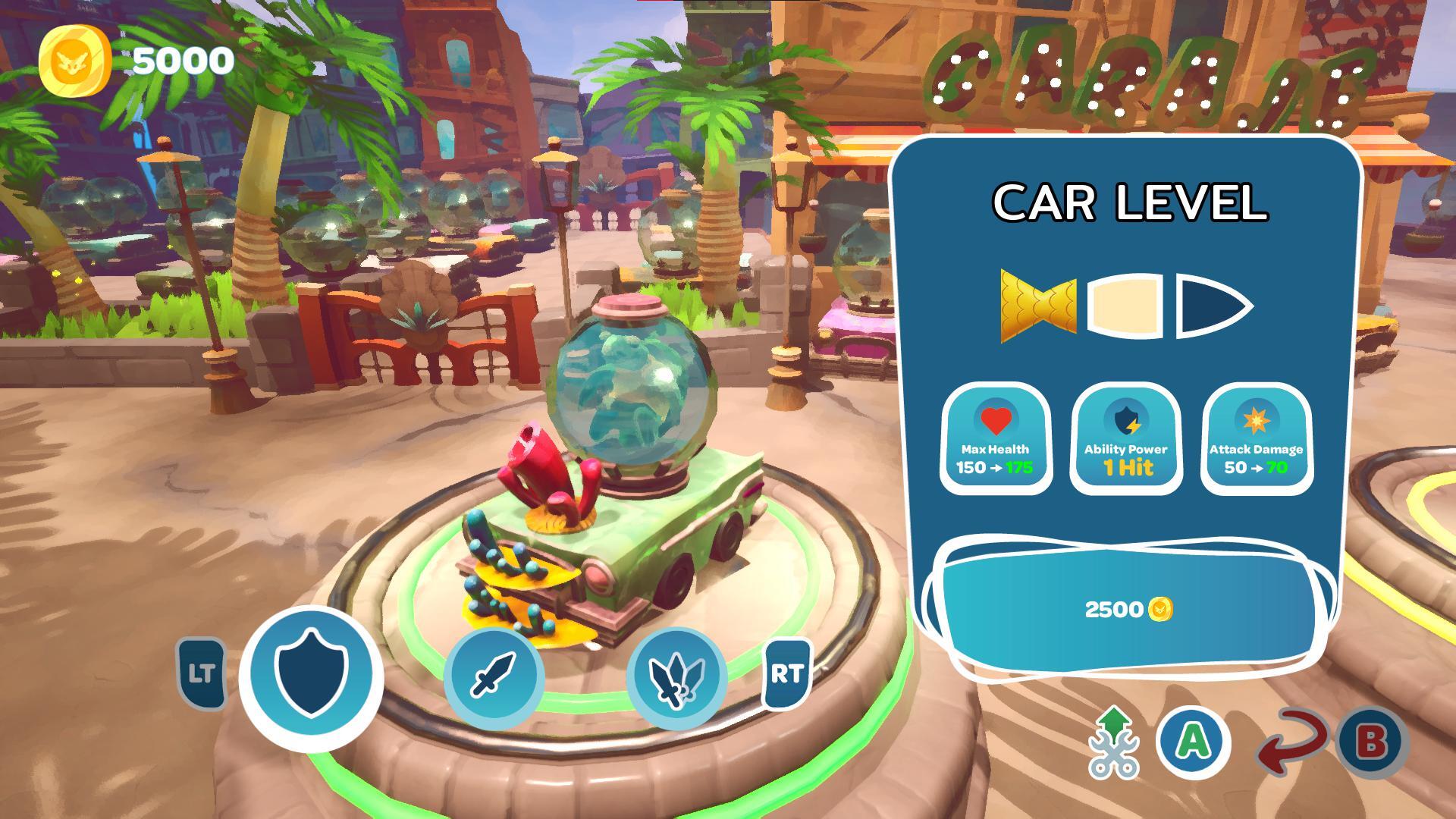The image size is (1456, 819).
Task: Select the Attack Damage stat card
Action: point(1256,439)
